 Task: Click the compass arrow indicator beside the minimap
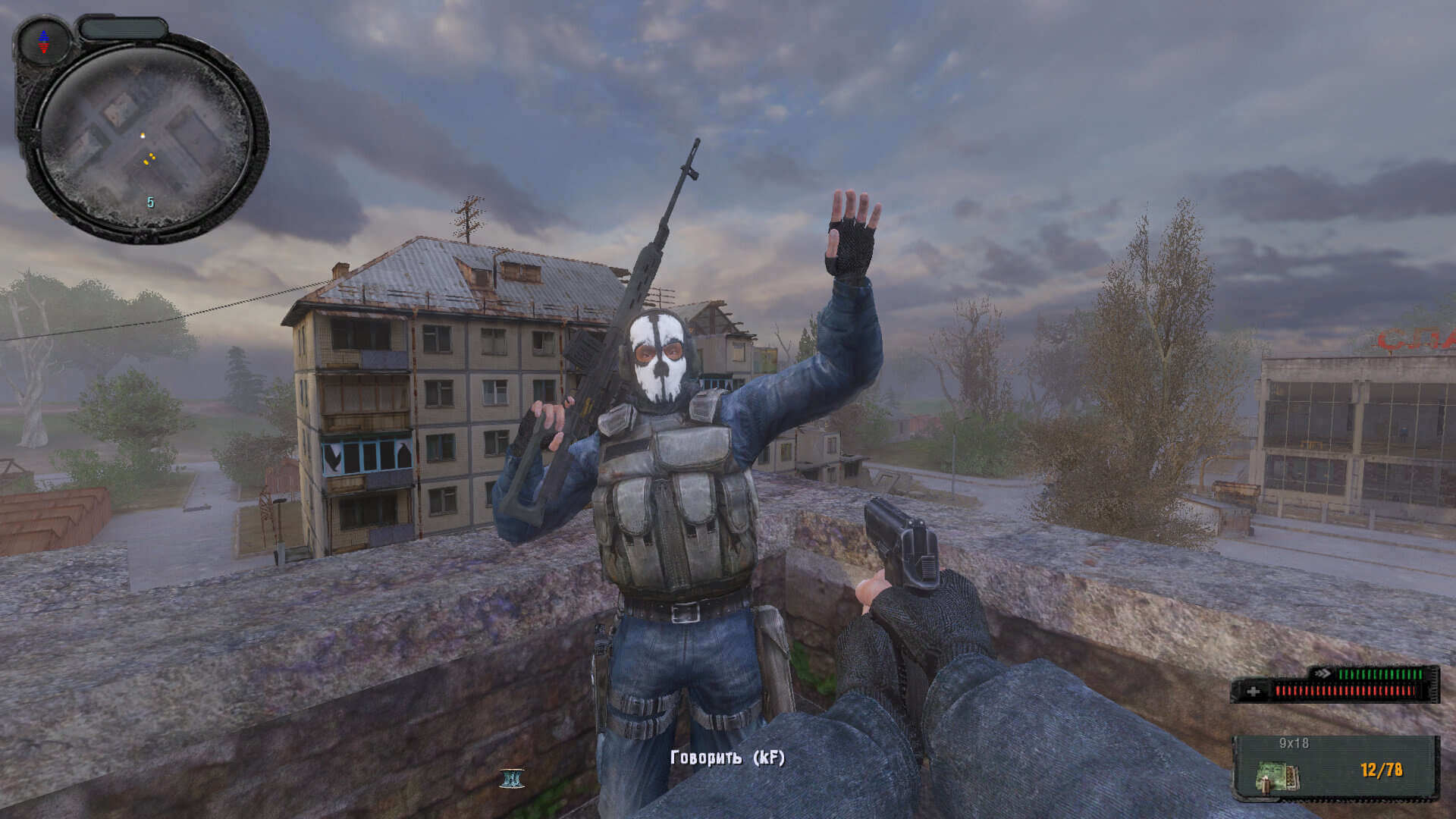[x=43, y=42]
